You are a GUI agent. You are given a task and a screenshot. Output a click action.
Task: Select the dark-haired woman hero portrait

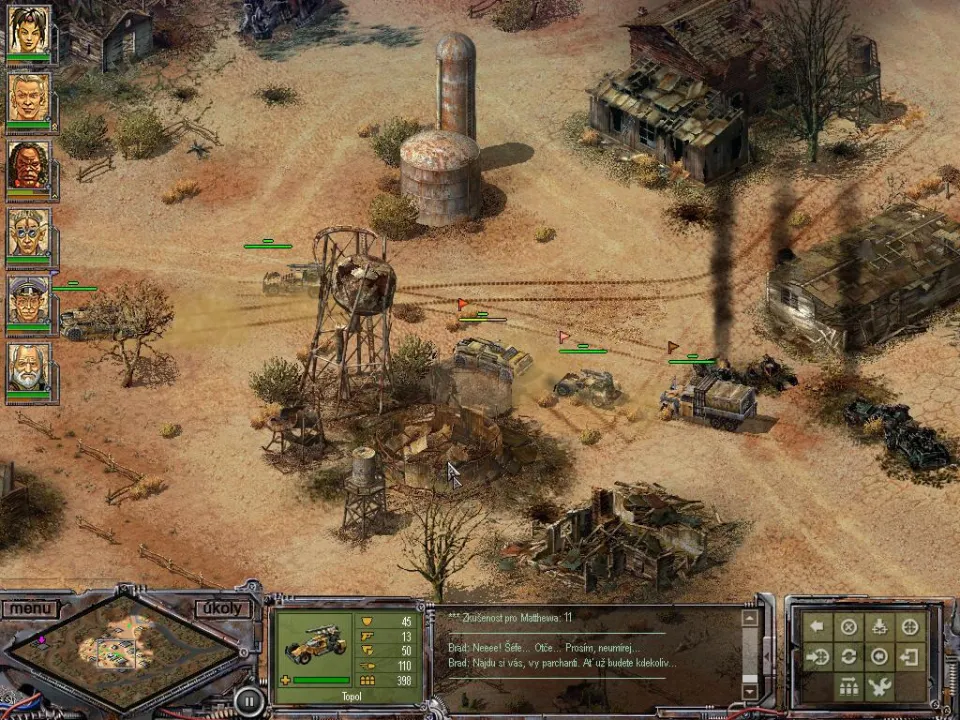(28, 30)
